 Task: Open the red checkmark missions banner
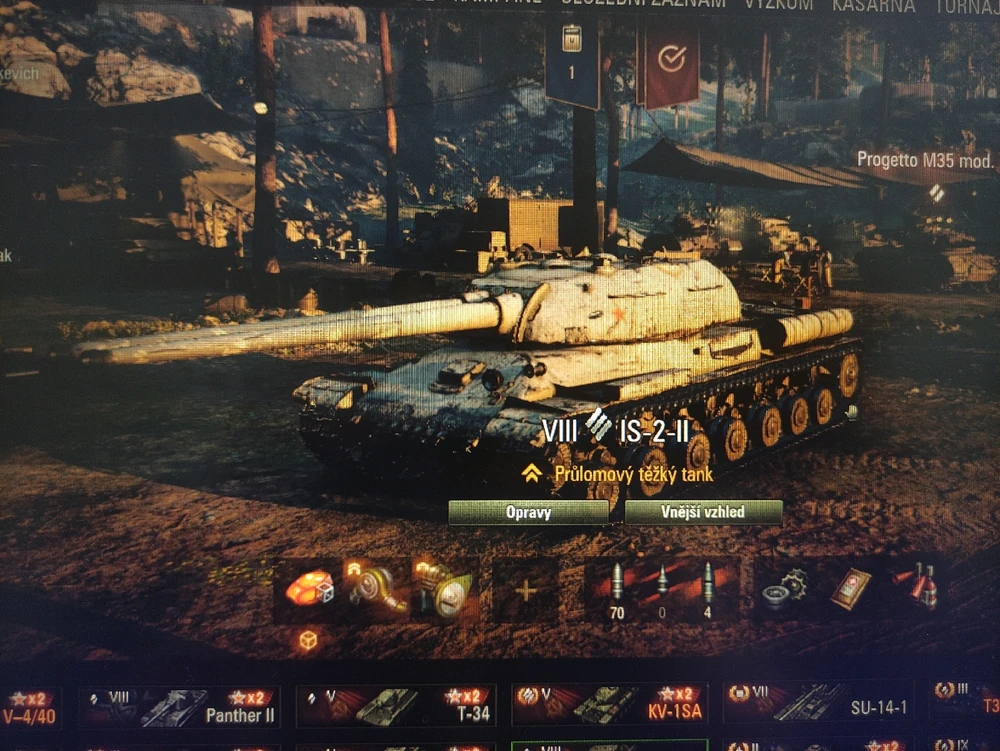668,62
